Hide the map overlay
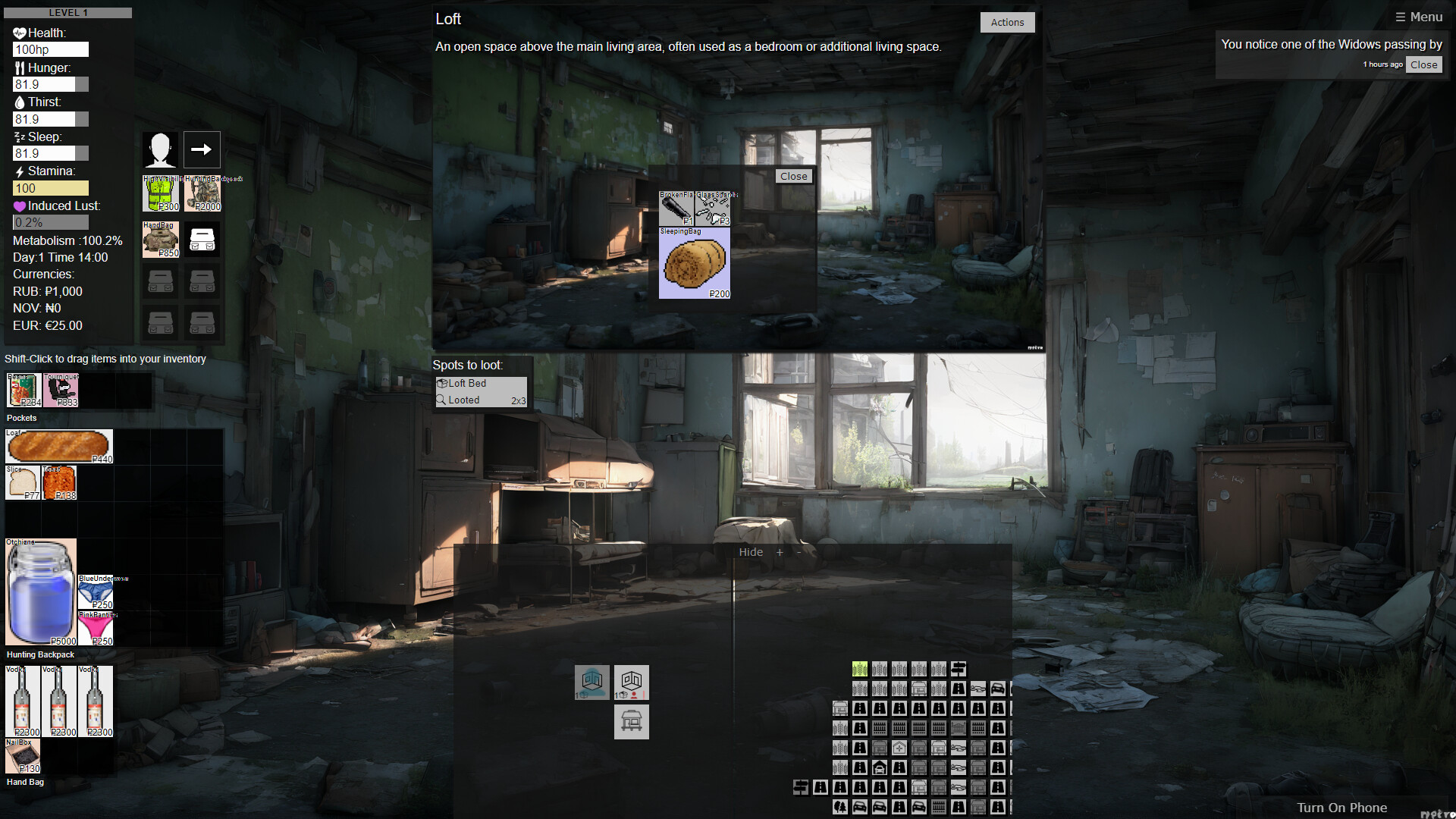This screenshot has height=819, width=1456. coord(751,552)
